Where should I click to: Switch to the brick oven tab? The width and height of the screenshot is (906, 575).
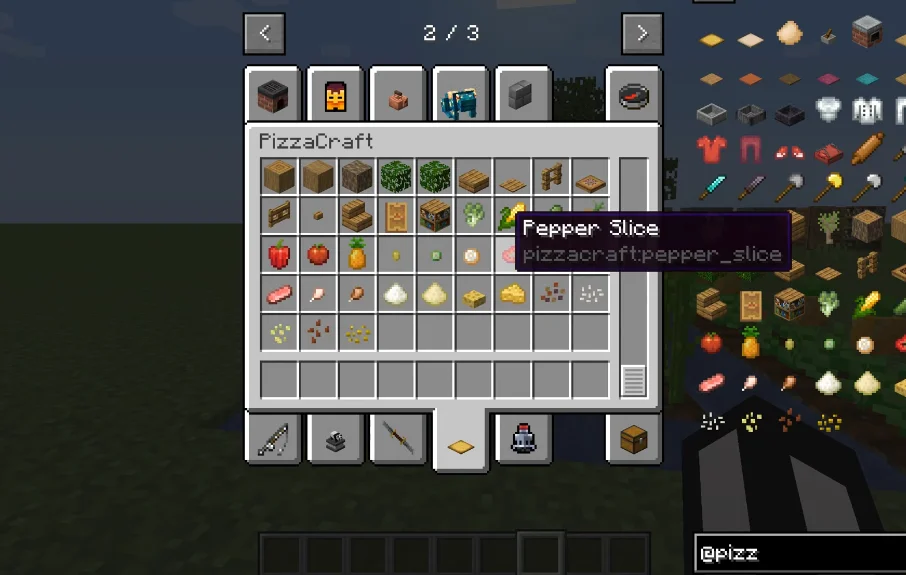pyautogui.click(x=272, y=97)
